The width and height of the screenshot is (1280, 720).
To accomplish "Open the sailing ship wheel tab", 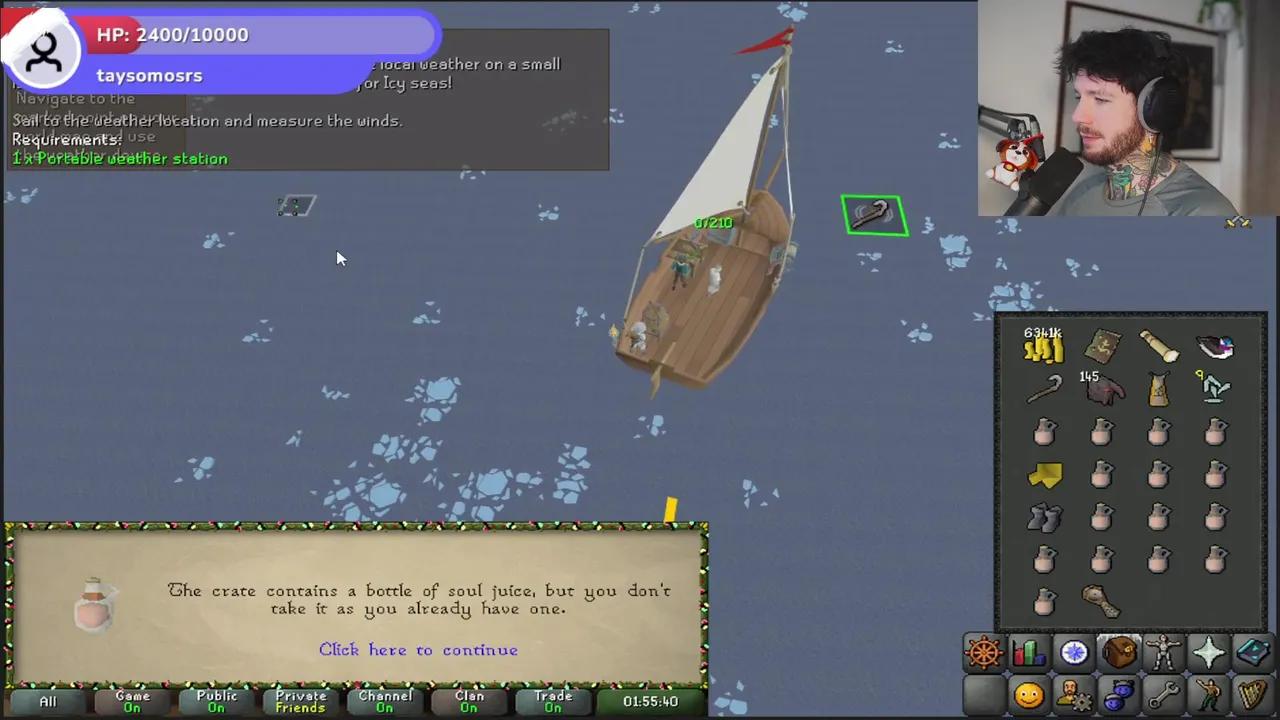I will [x=984, y=652].
